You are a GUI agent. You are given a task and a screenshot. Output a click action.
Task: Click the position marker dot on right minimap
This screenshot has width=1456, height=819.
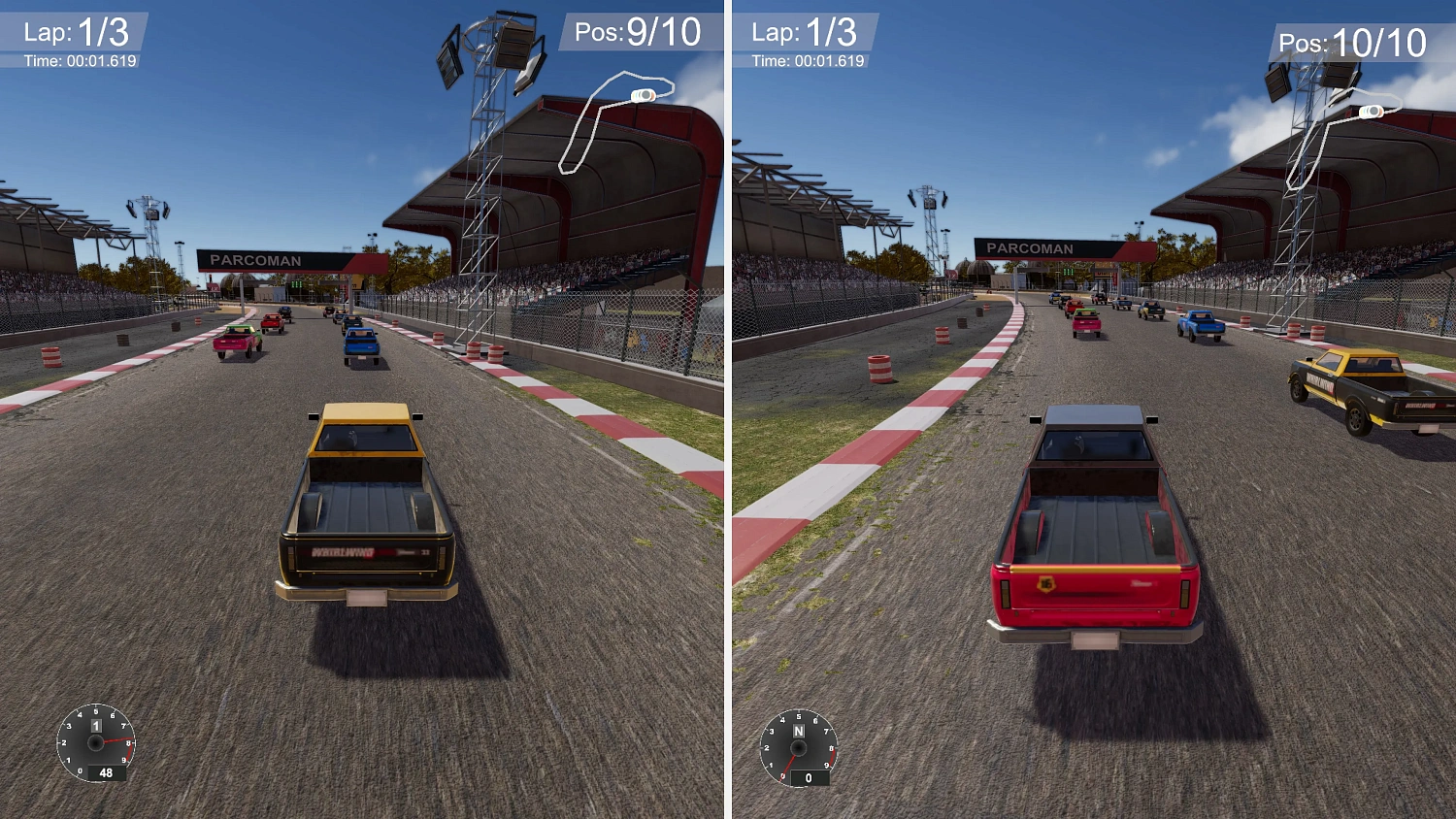[x=1373, y=112]
